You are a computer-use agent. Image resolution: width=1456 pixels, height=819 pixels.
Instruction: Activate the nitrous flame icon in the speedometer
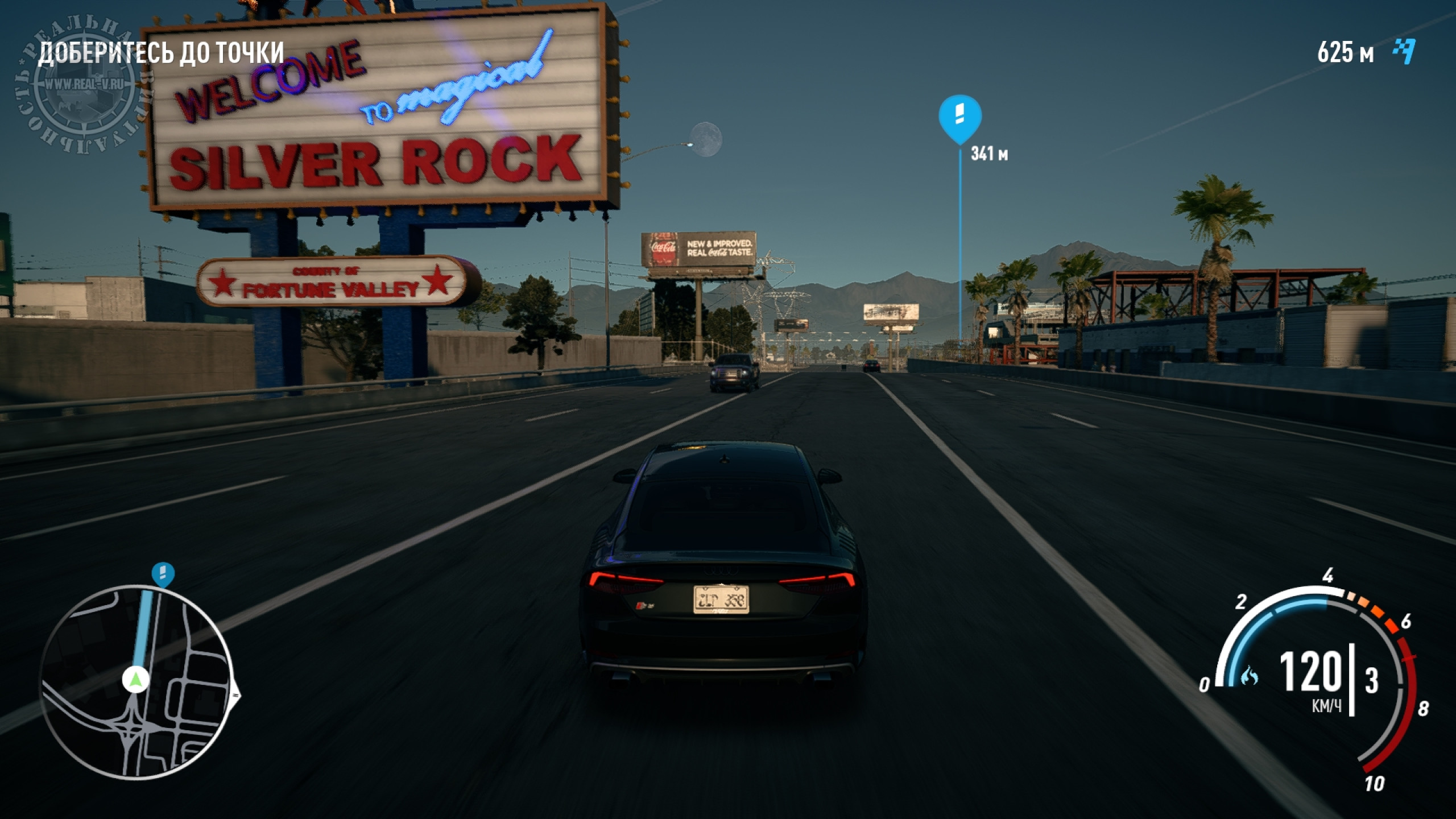(1250, 676)
